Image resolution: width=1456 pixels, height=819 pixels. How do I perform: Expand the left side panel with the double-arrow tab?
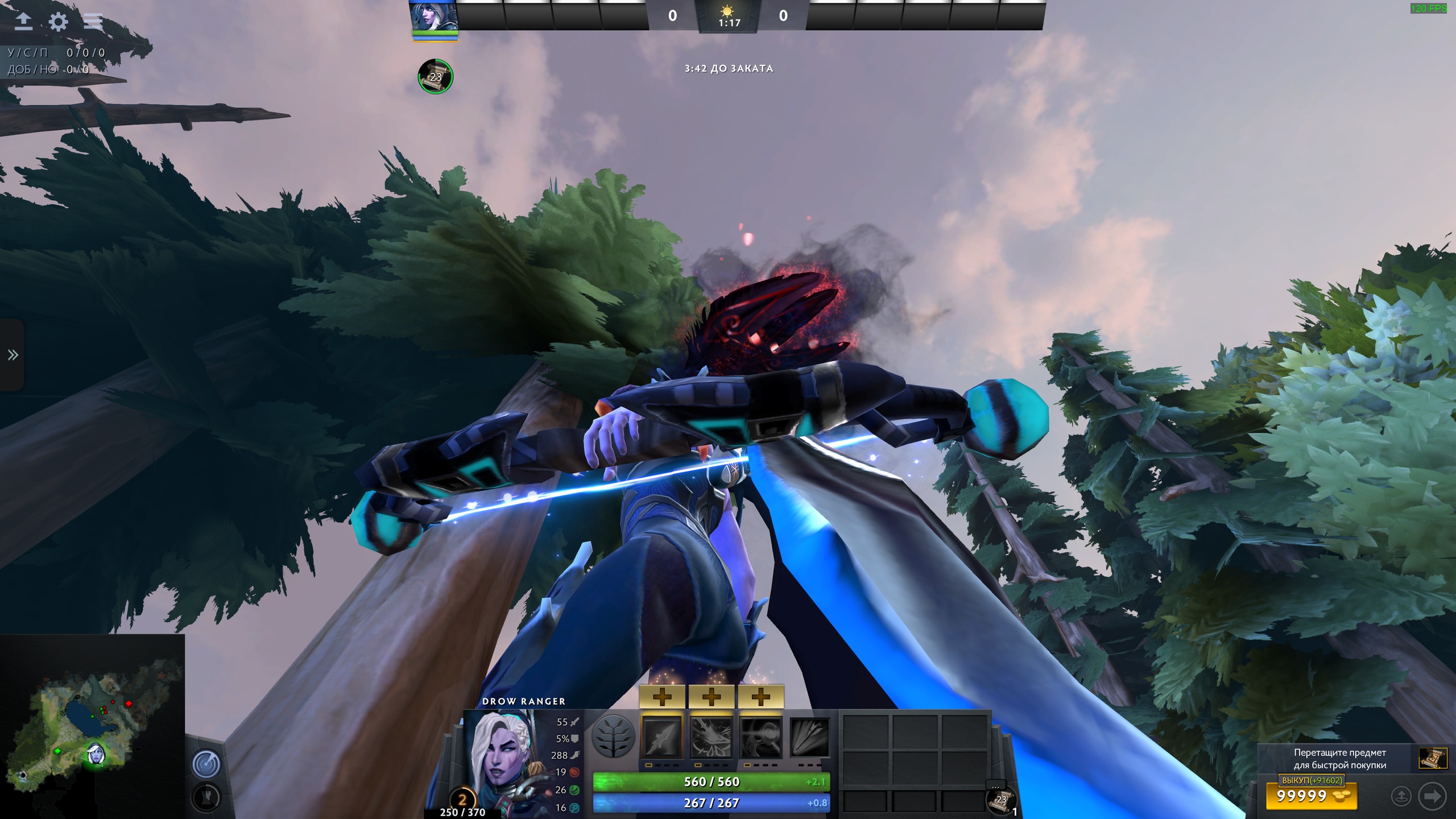click(13, 355)
